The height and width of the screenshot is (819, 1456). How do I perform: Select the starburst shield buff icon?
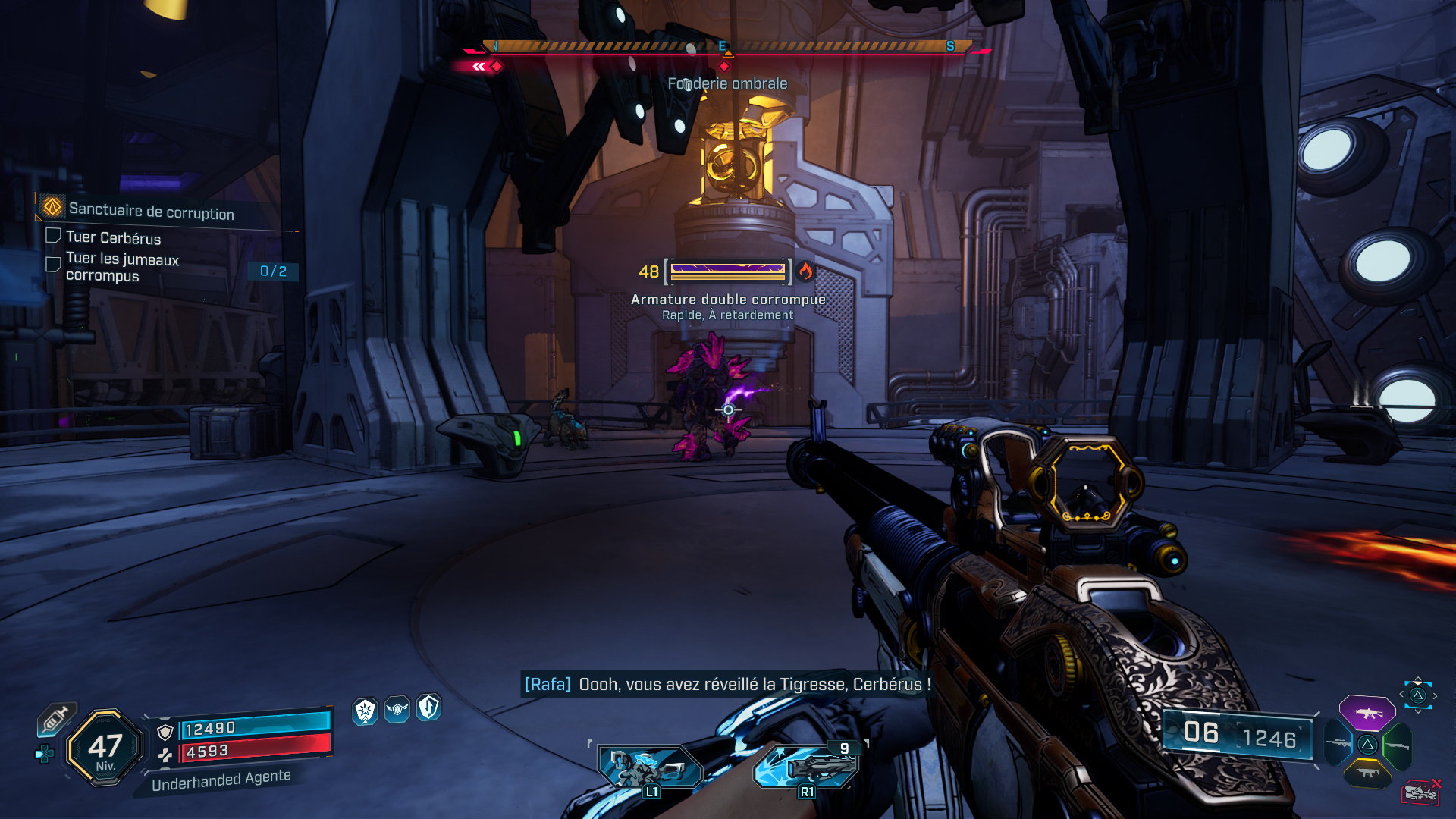[x=365, y=711]
